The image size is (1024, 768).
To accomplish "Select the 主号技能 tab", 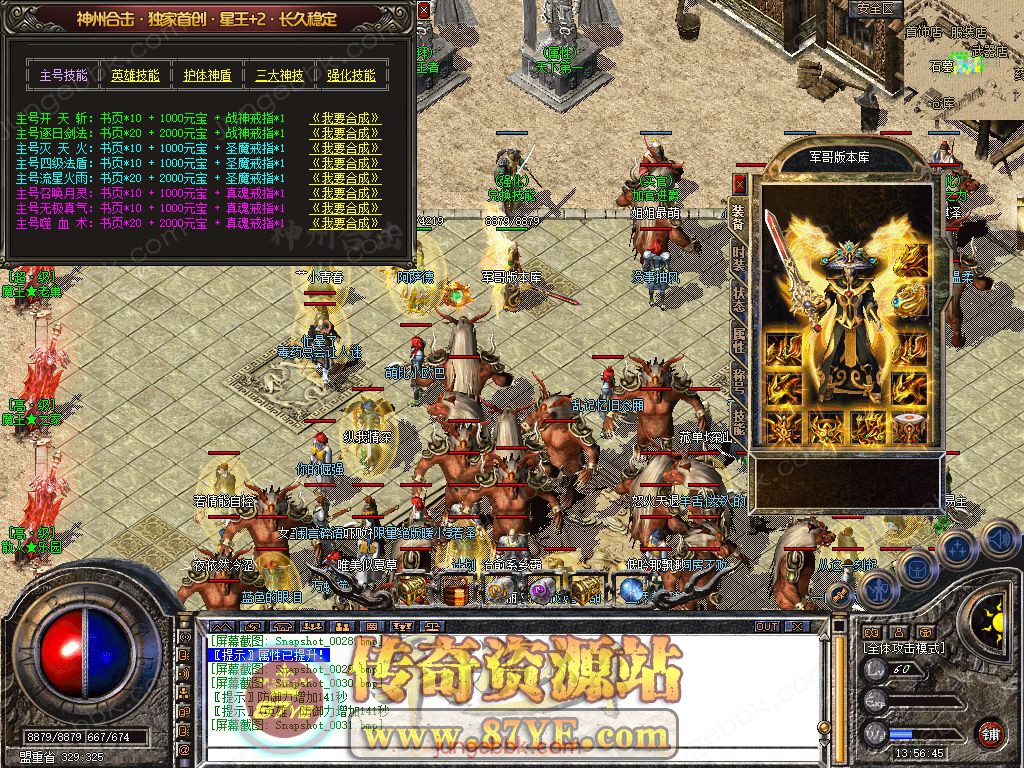I will (63, 75).
